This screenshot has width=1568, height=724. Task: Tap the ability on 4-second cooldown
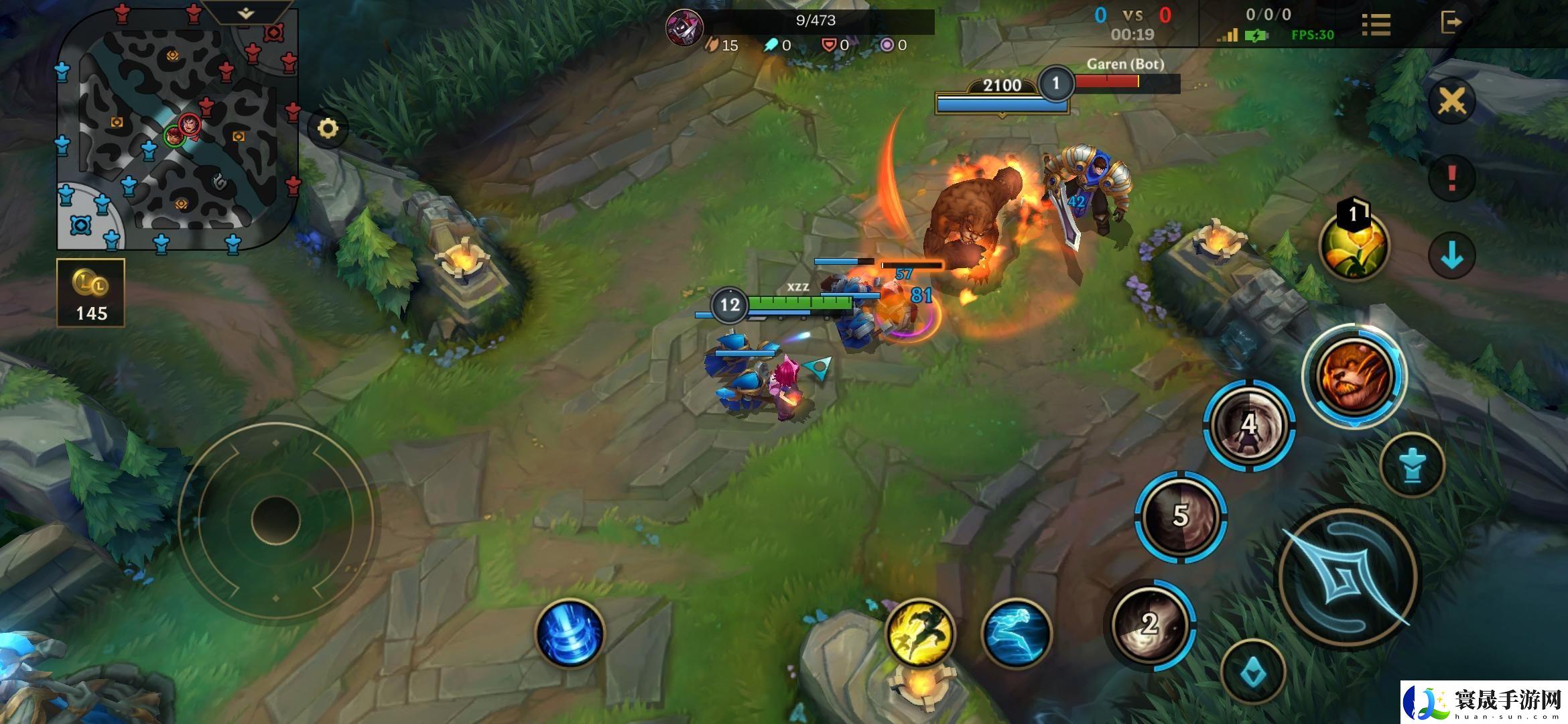pos(1249,425)
